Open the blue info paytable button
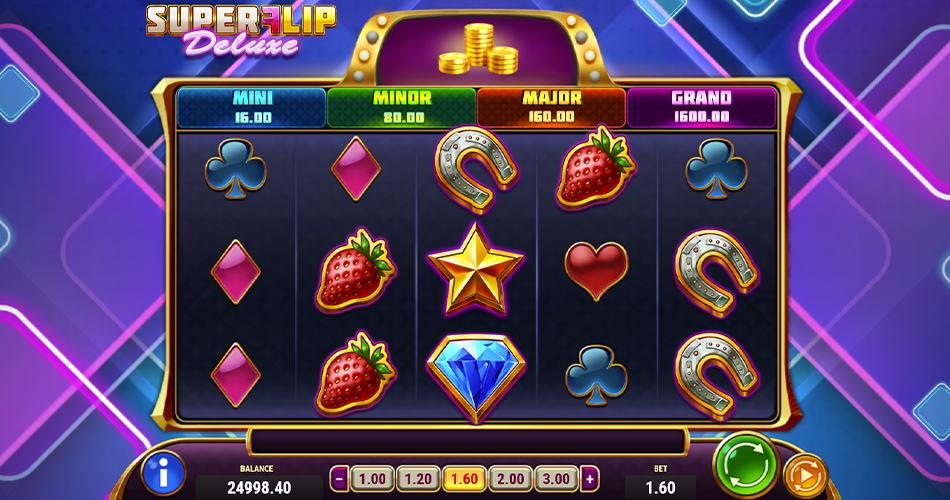 [x=163, y=473]
